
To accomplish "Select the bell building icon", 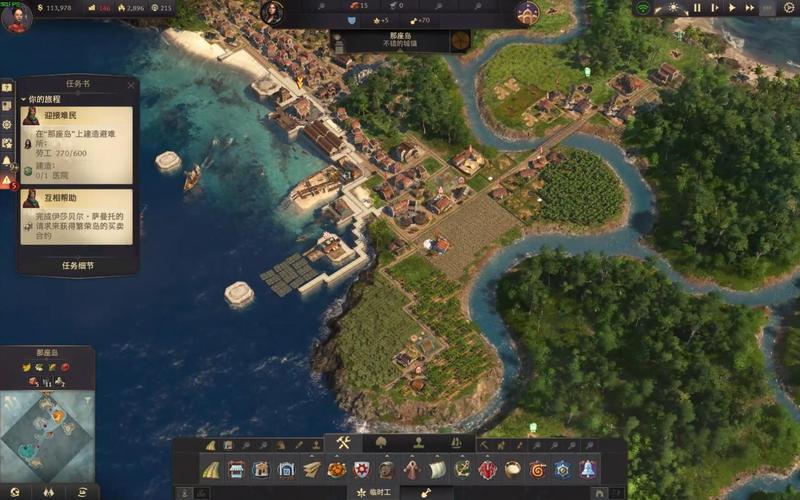I will (x=587, y=469).
